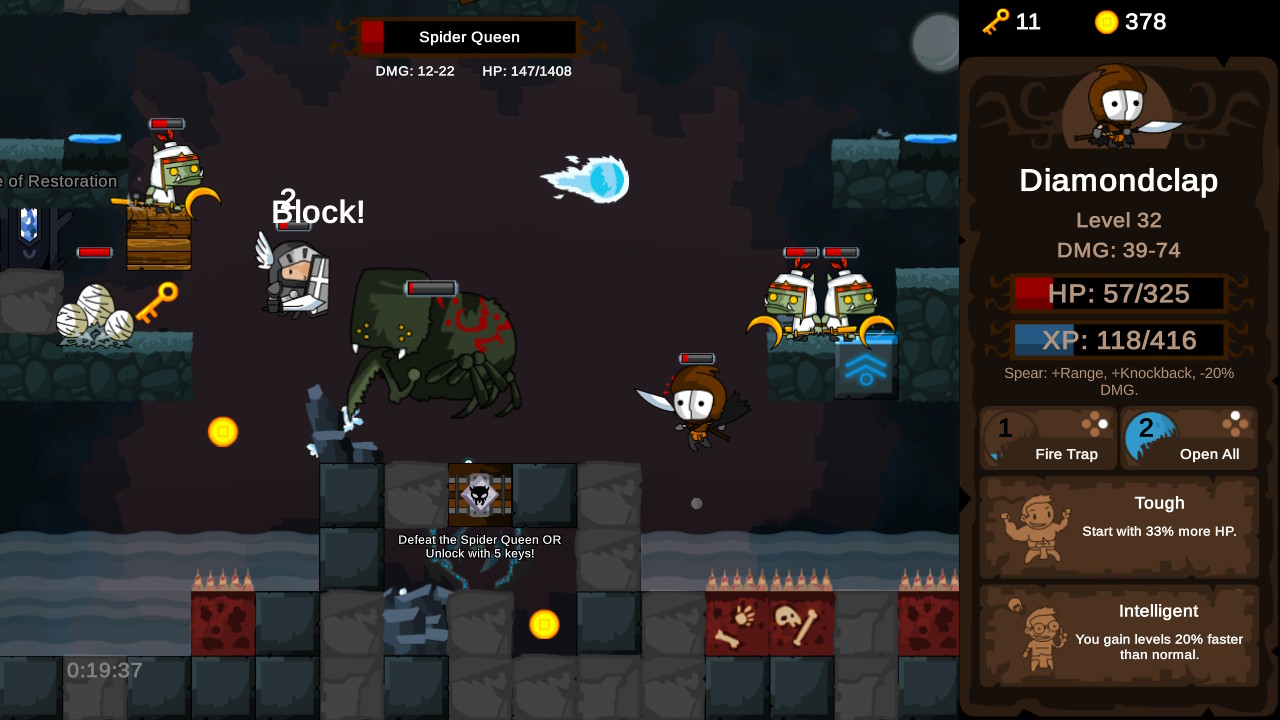Viewport: 1280px width, 720px height.
Task: Click the Spider Queen nameplate banner
Action: (468, 37)
